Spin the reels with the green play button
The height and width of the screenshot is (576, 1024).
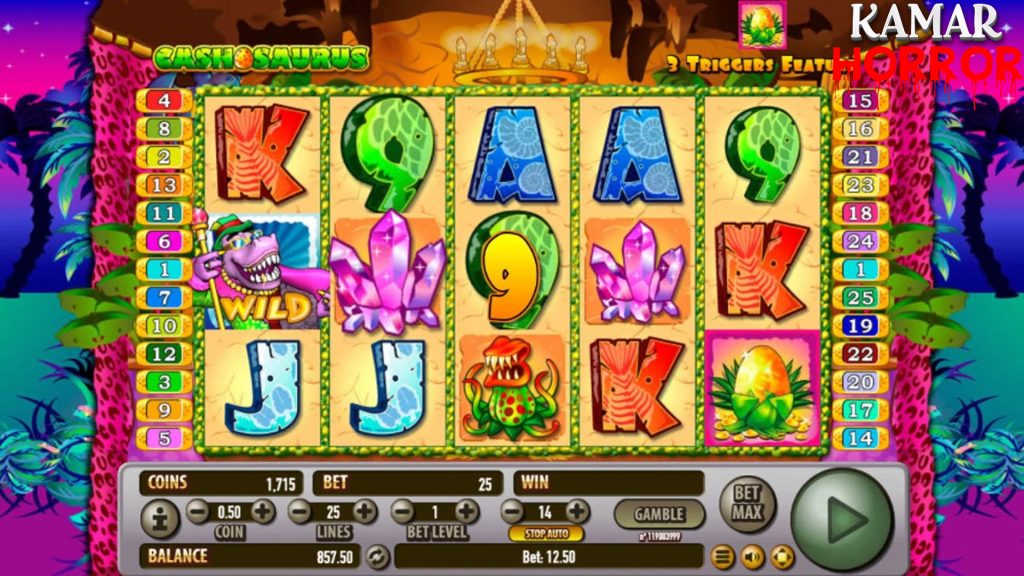(x=842, y=519)
